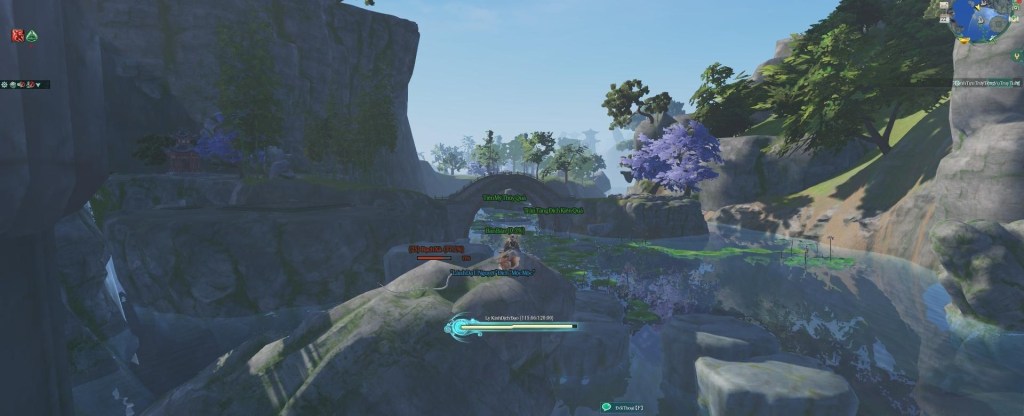Click the green triangle buff icon

click(31, 35)
